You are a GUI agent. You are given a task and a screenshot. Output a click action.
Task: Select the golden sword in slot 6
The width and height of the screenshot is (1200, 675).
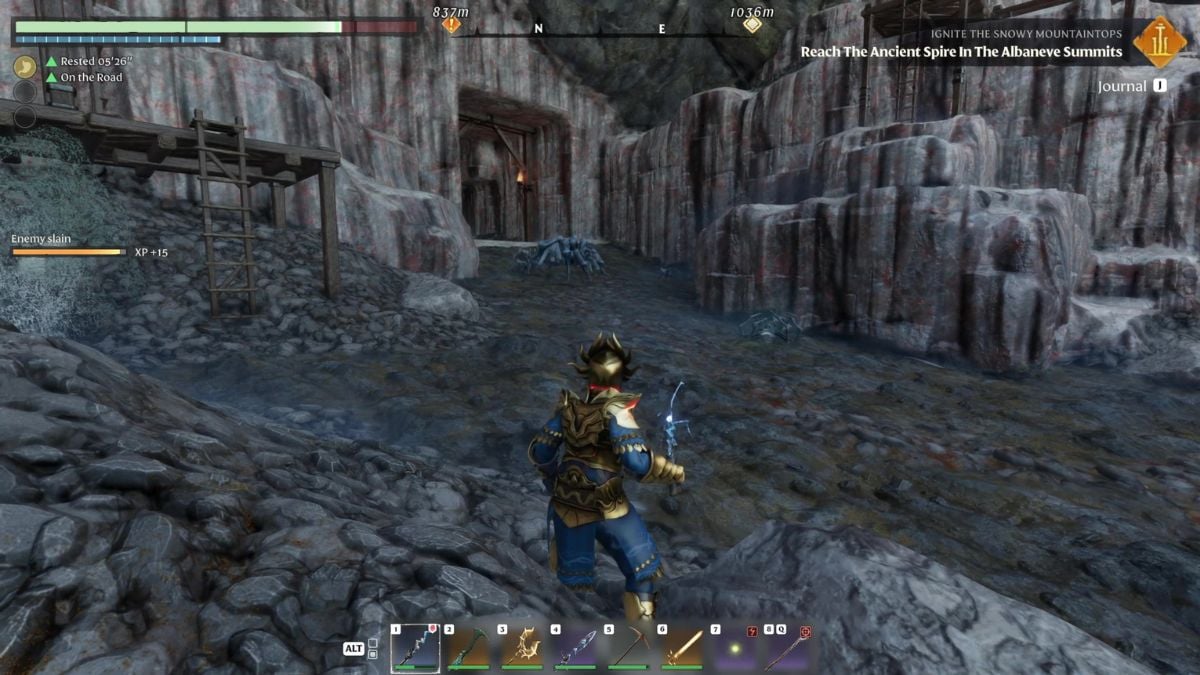pos(681,648)
